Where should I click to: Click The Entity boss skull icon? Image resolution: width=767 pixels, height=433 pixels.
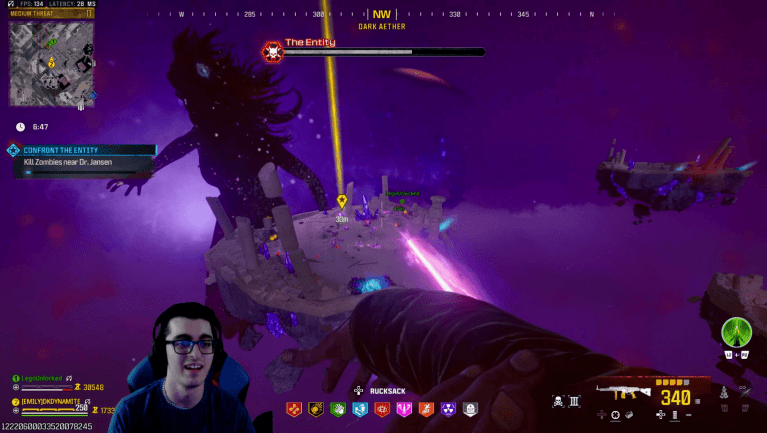(271, 52)
